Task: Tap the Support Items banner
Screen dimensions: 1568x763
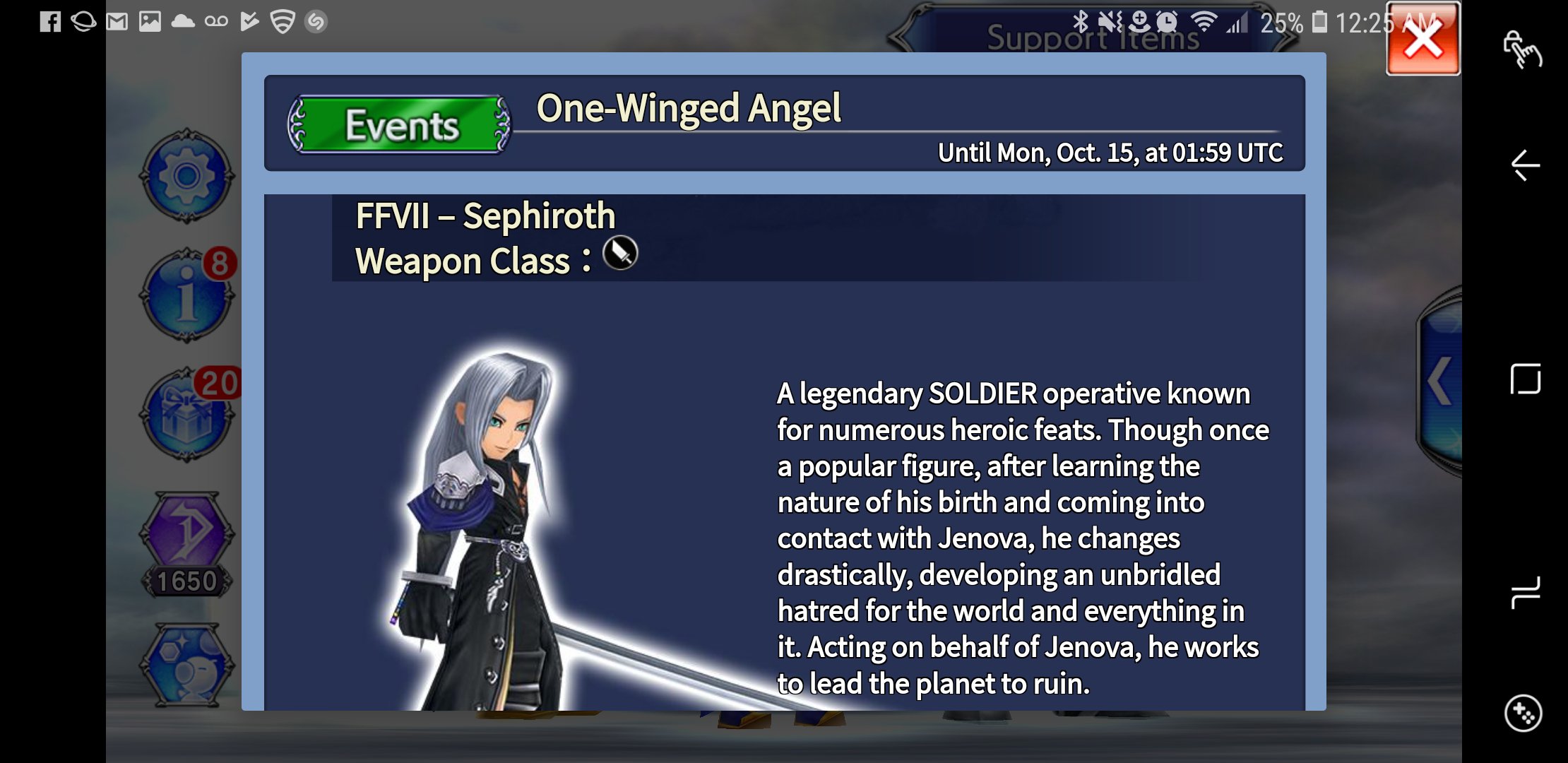Action: point(1092,37)
